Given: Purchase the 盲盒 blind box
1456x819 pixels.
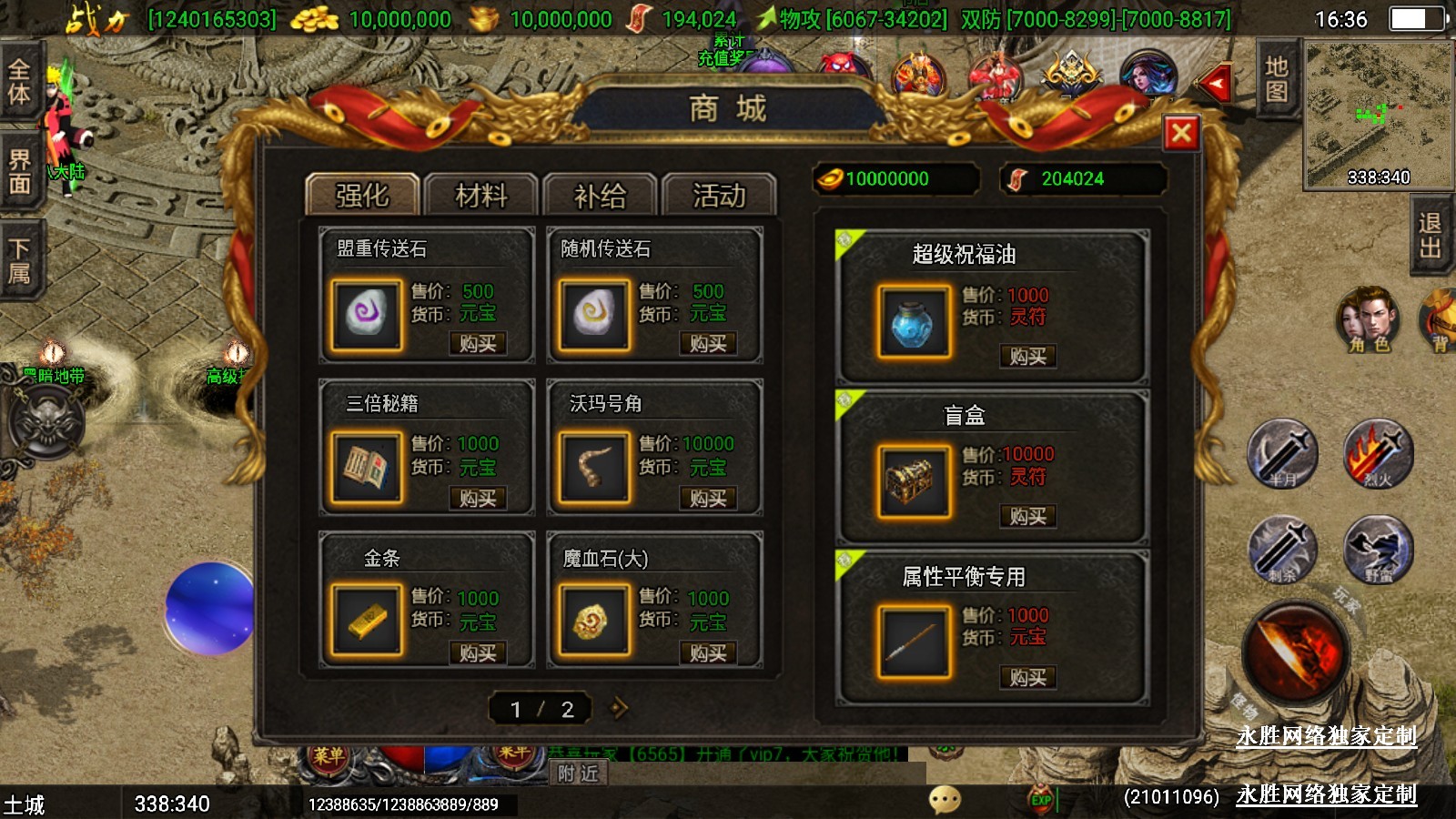Looking at the screenshot, I should pos(1027,517).
